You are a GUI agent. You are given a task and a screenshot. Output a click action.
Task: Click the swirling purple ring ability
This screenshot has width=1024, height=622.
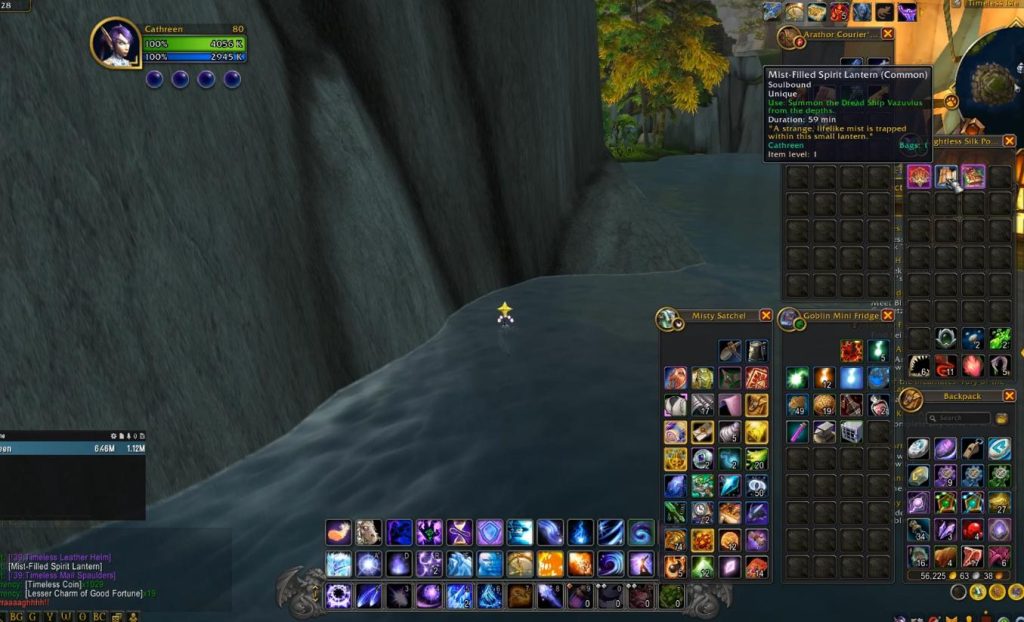point(338,596)
